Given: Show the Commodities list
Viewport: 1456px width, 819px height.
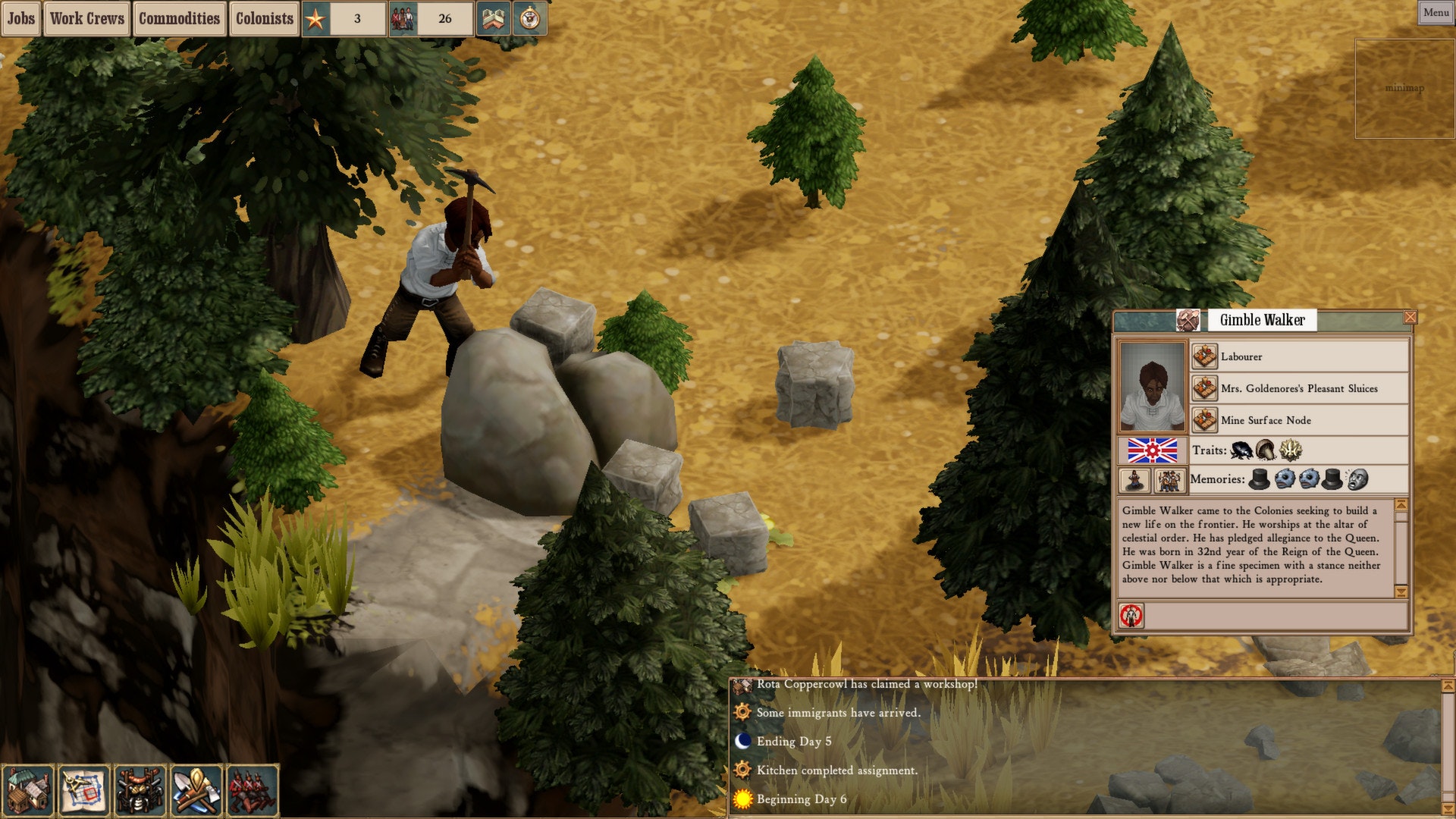Looking at the screenshot, I should tap(179, 18).
